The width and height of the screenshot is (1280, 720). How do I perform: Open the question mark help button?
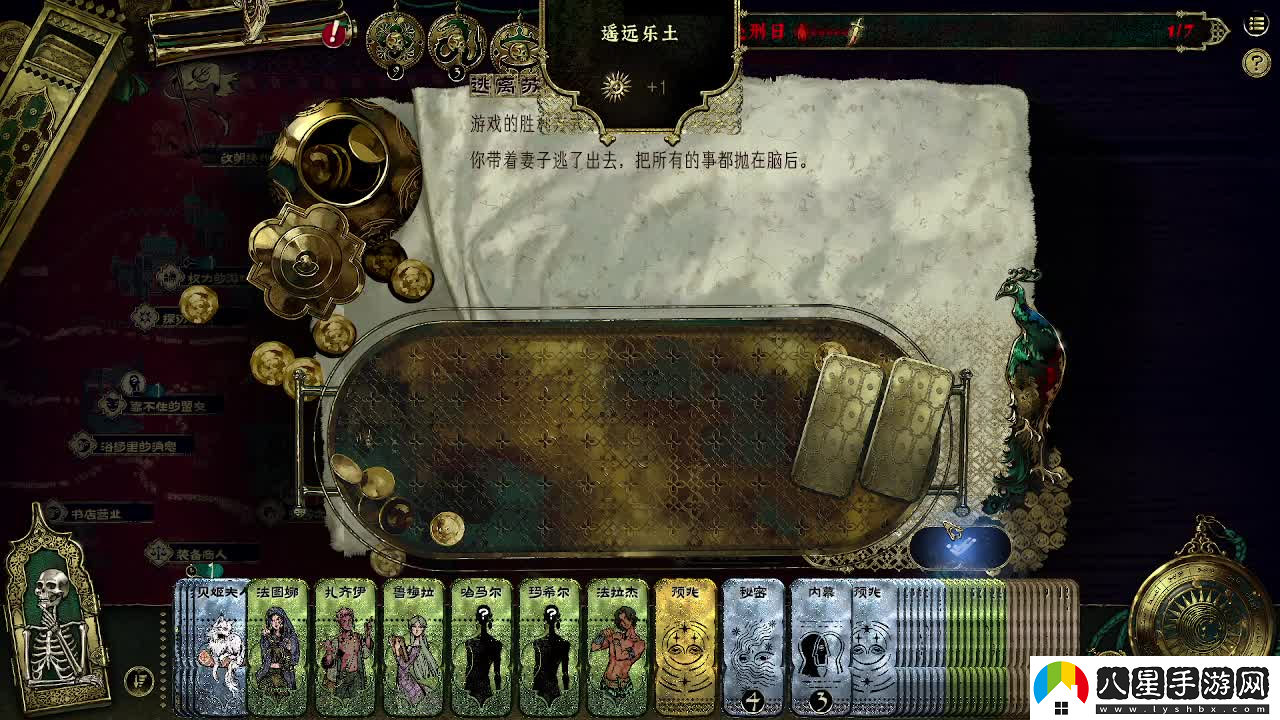[x=1256, y=63]
